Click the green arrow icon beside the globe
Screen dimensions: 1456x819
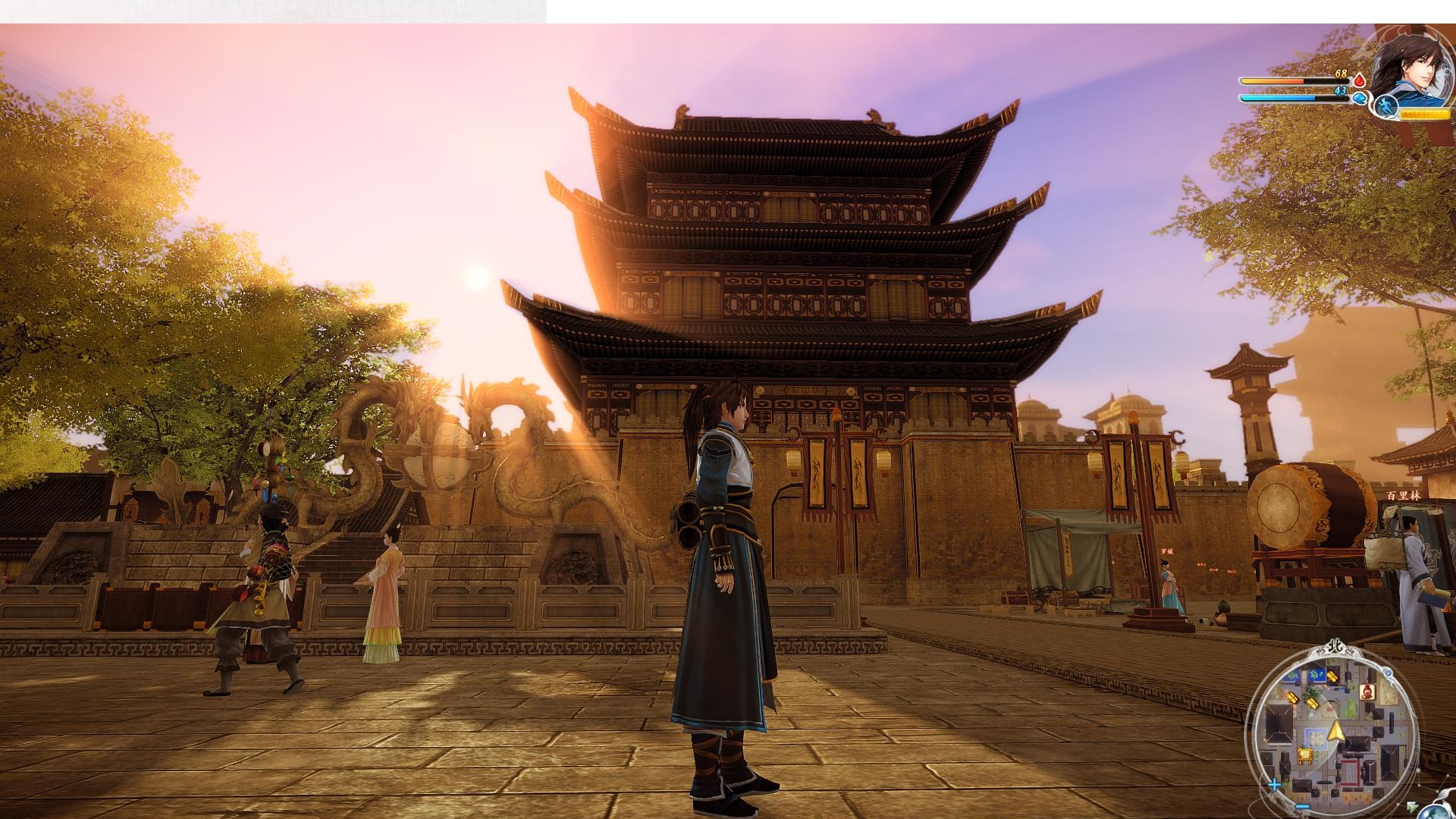pos(1412,805)
